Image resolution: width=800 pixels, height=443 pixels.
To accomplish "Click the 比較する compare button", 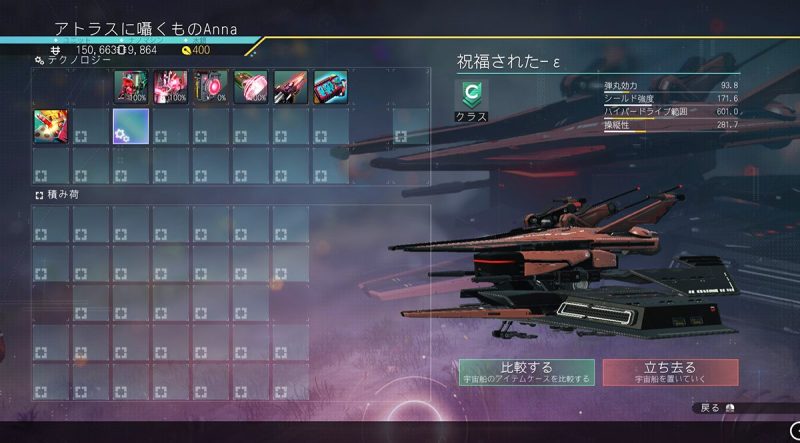I will pos(527,372).
